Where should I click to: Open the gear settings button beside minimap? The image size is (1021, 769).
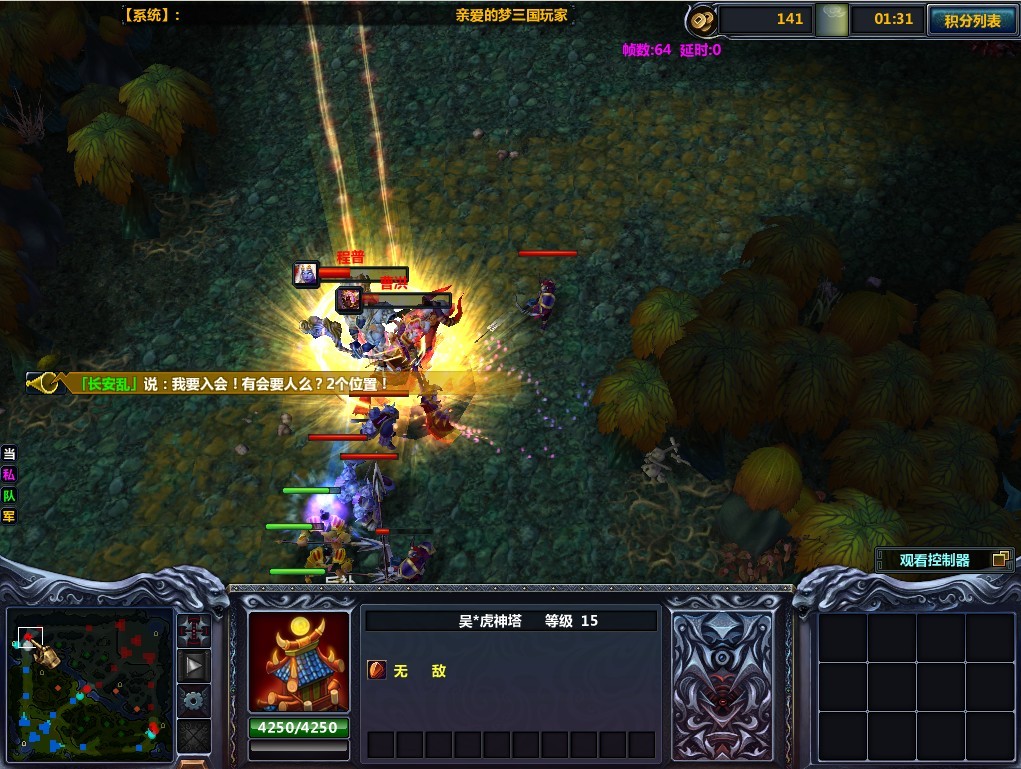[193, 699]
